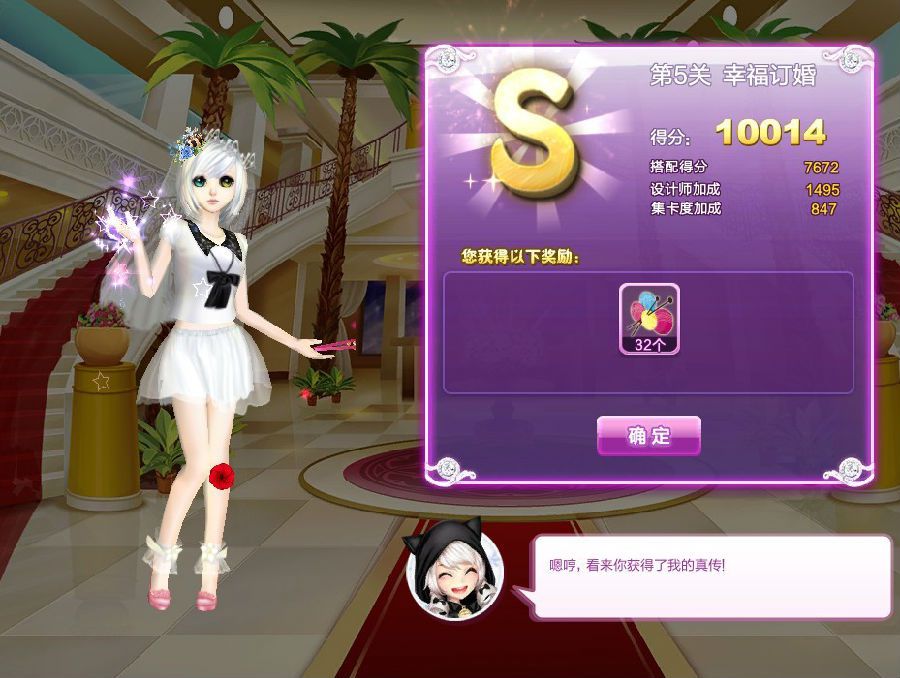Advance the speech bubble dialogue
900x678 pixels.
tap(713, 577)
